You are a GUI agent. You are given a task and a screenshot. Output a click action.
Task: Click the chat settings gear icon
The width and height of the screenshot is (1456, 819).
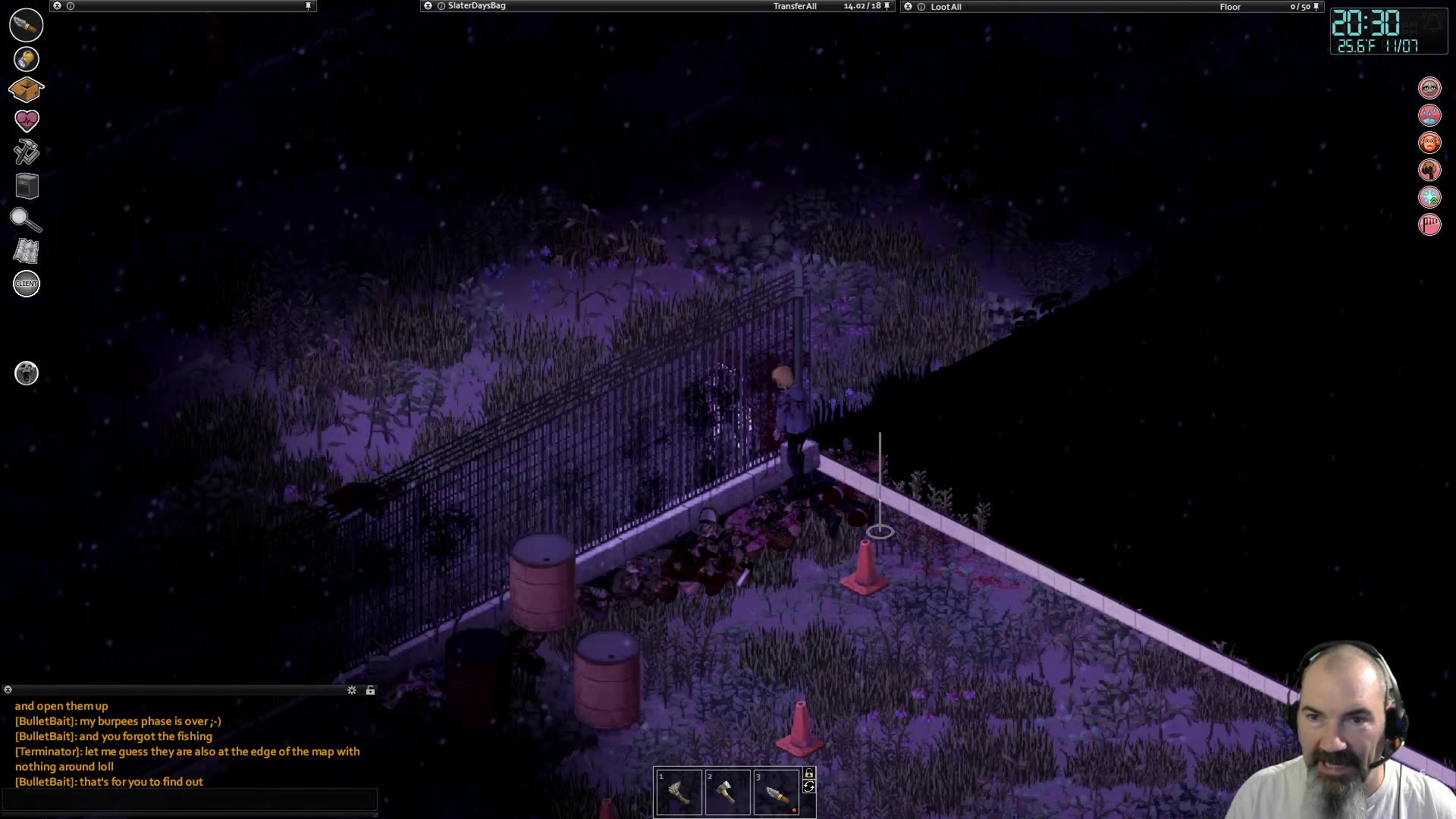pyautogui.click(x=352, y=690)
